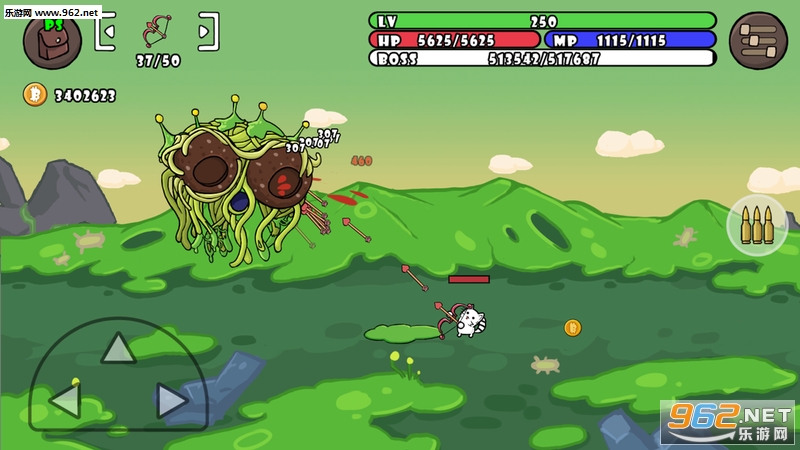Move right with the right arrow
This screenshot has height=450, width=800.
(172, 400)
